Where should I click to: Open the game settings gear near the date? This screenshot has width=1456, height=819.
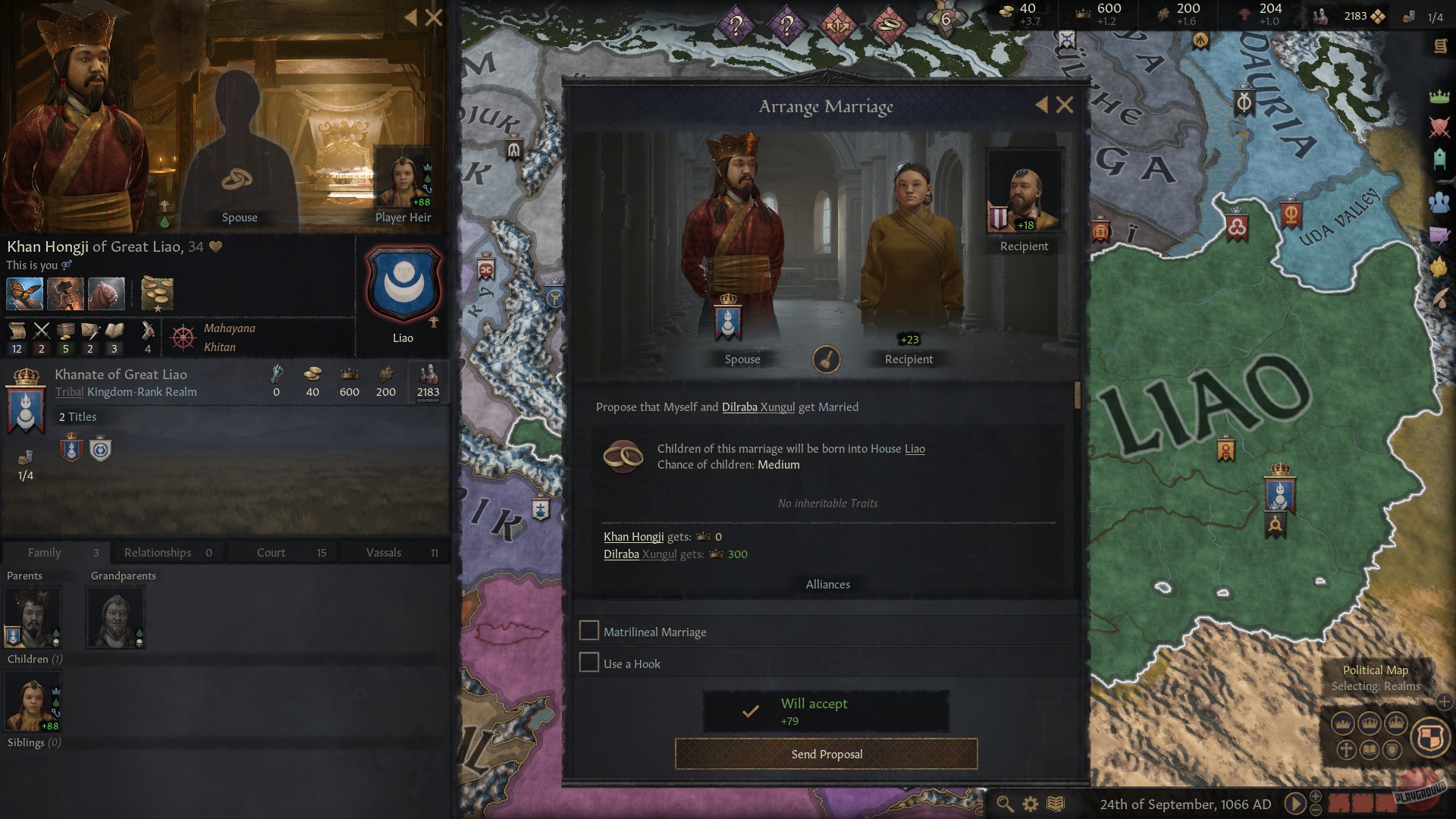click(x=1030, y=803)
